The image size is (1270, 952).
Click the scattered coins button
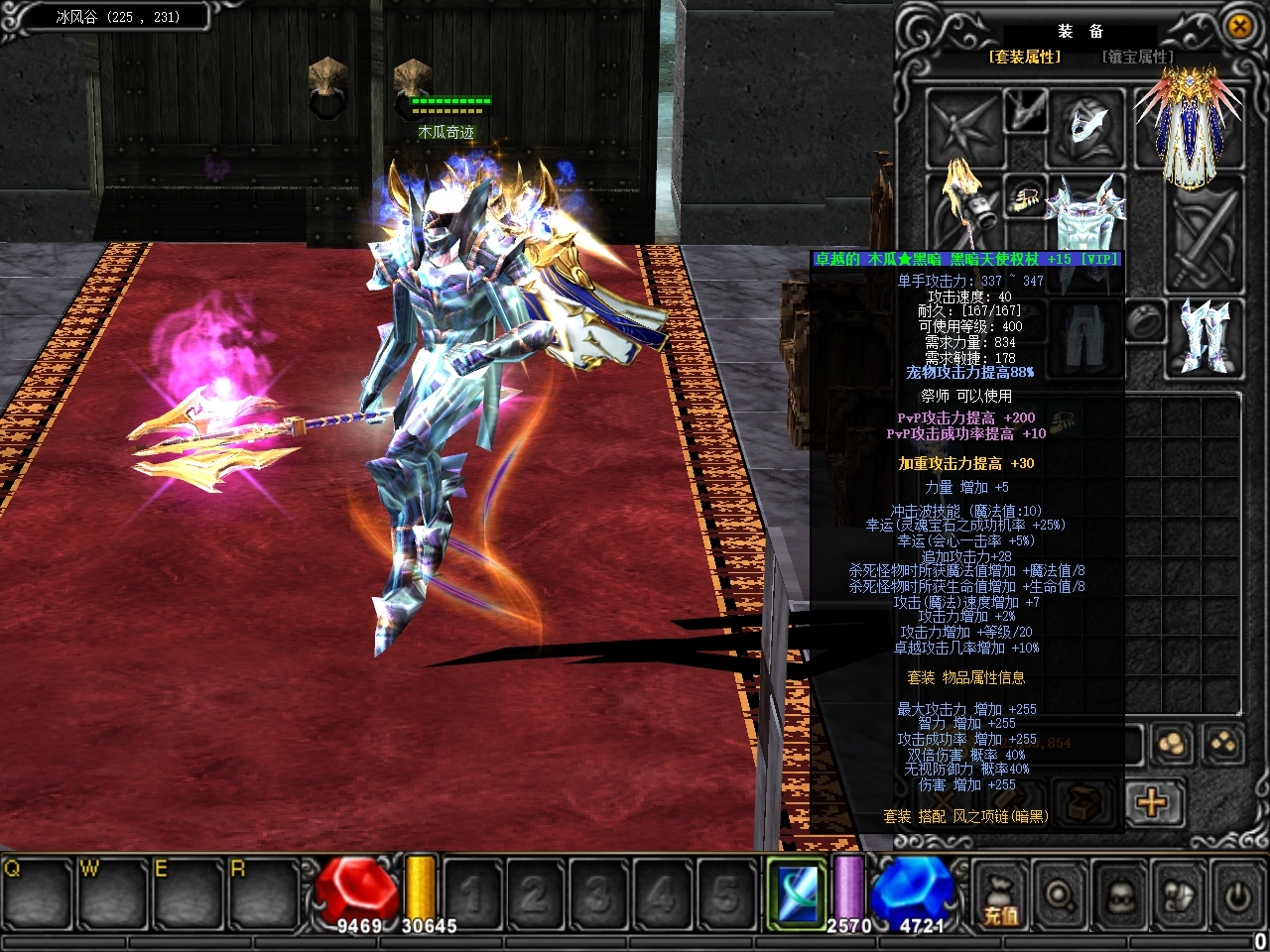(1224, 744)
